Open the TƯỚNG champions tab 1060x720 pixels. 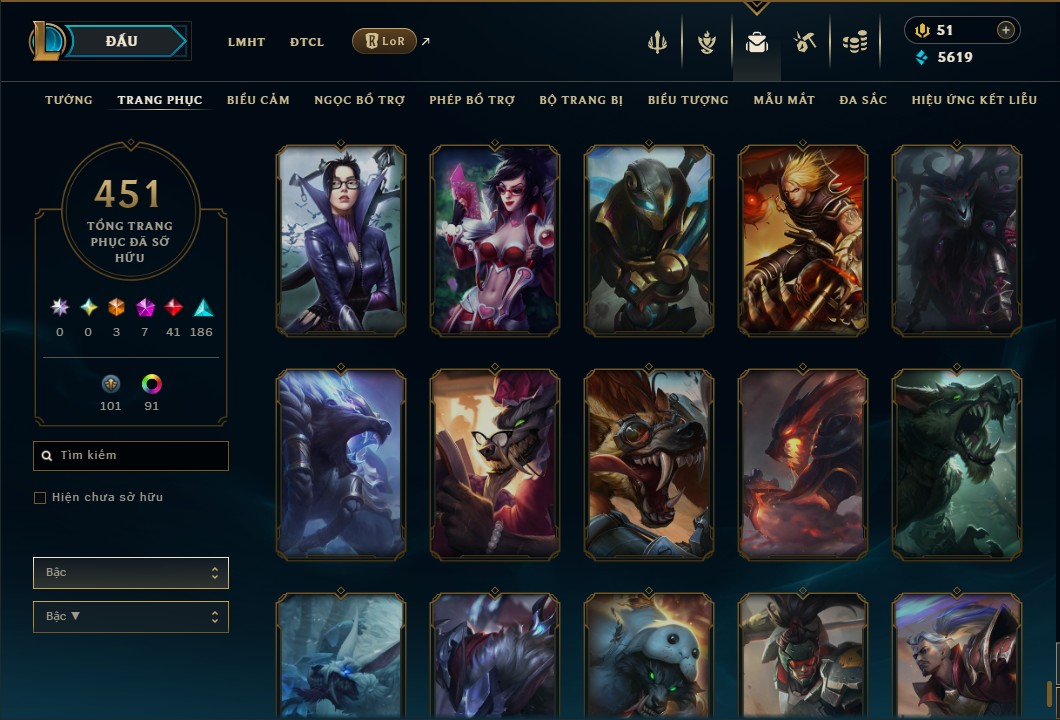(x=69, y=100)
